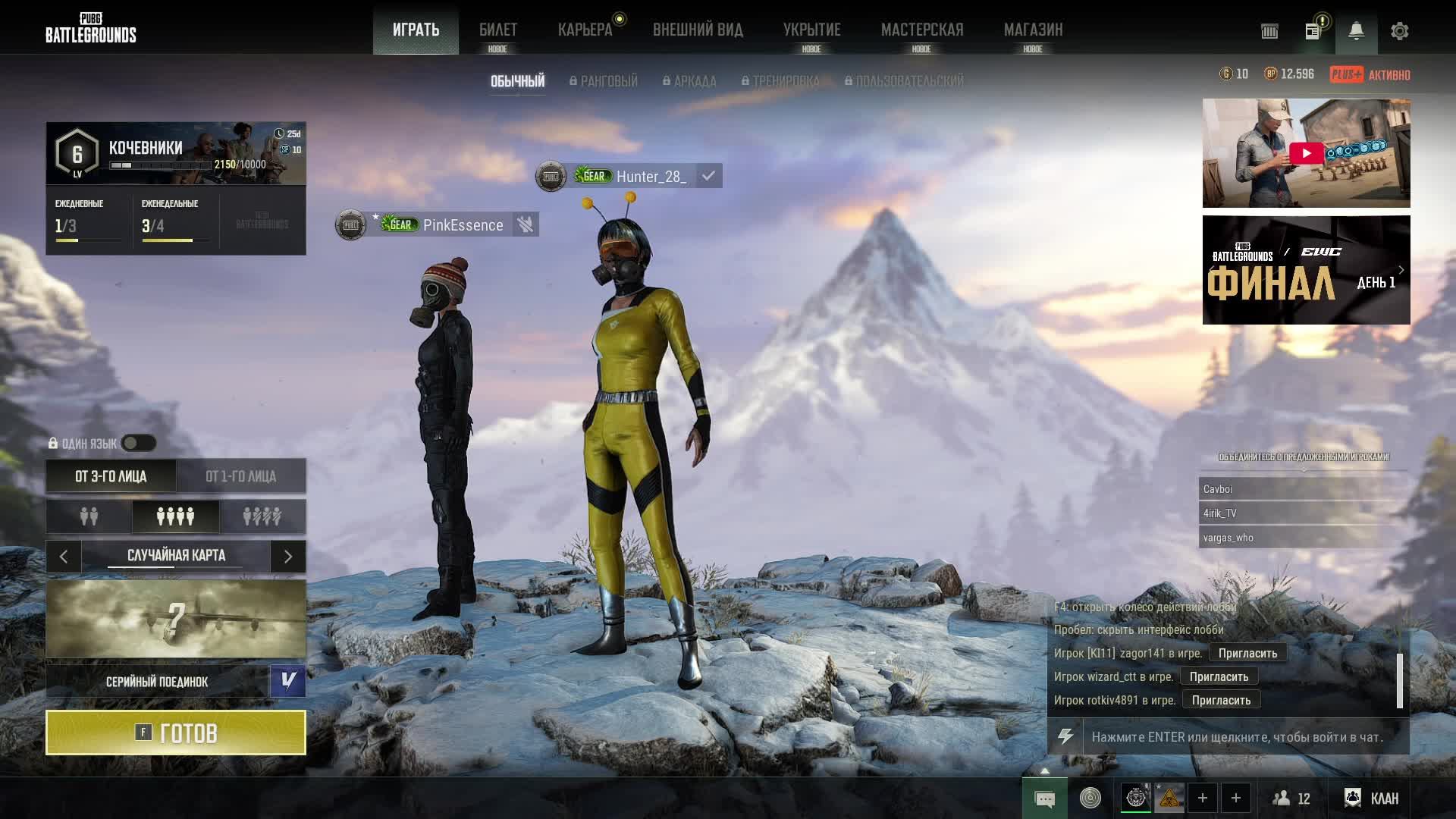
Task: Open the МАГАЗИН shop tab
Action: pyautogui.click(x=1033, y=30)
